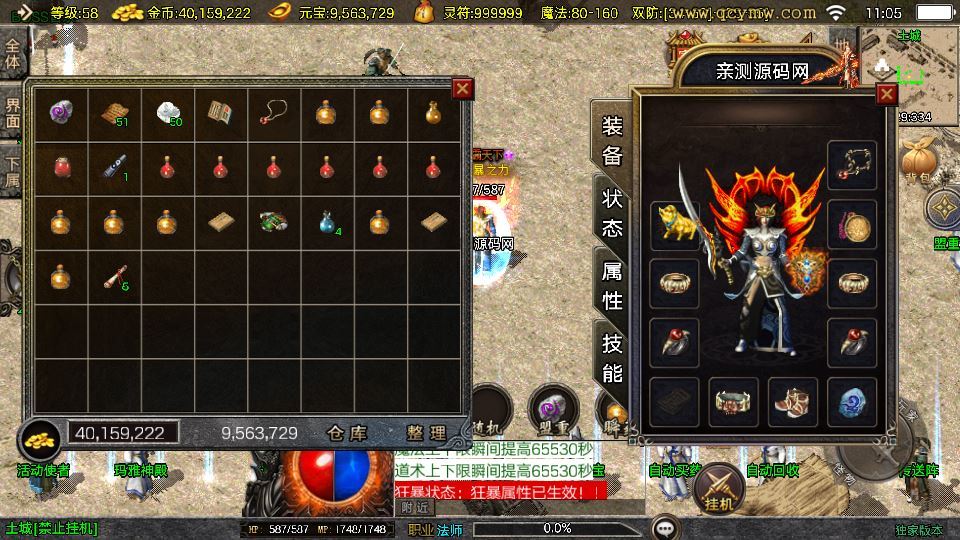Choose the blue gem stone equipment slot
The image size is (960, 540).
tap(852, 403)
